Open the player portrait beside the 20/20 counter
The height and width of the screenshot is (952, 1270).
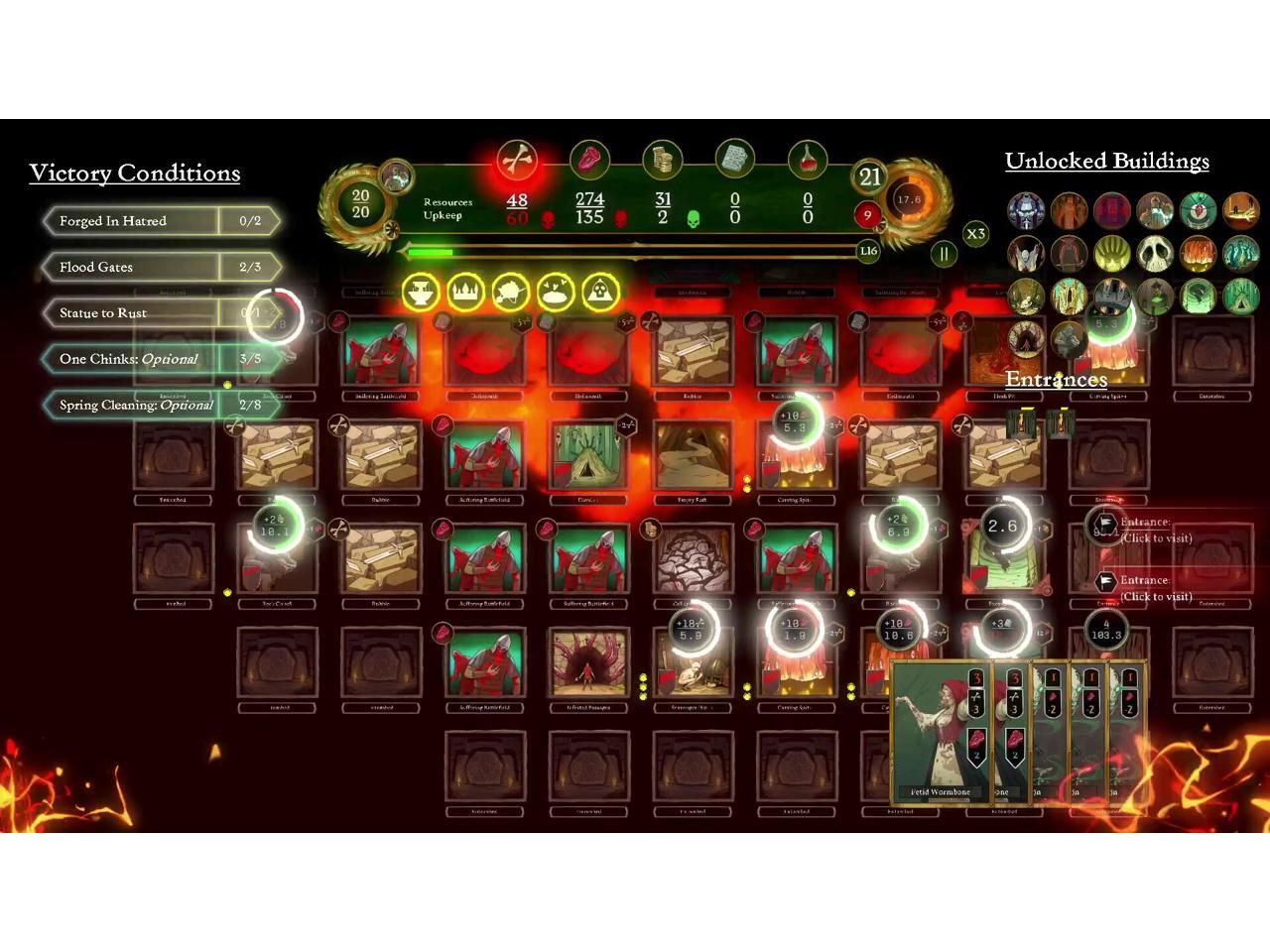point(398,178)
